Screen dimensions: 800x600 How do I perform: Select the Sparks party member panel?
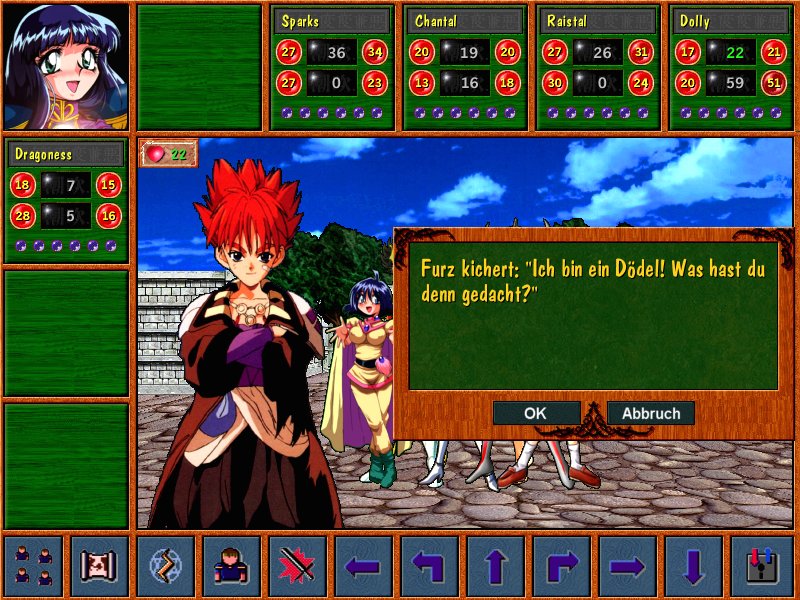333,67
